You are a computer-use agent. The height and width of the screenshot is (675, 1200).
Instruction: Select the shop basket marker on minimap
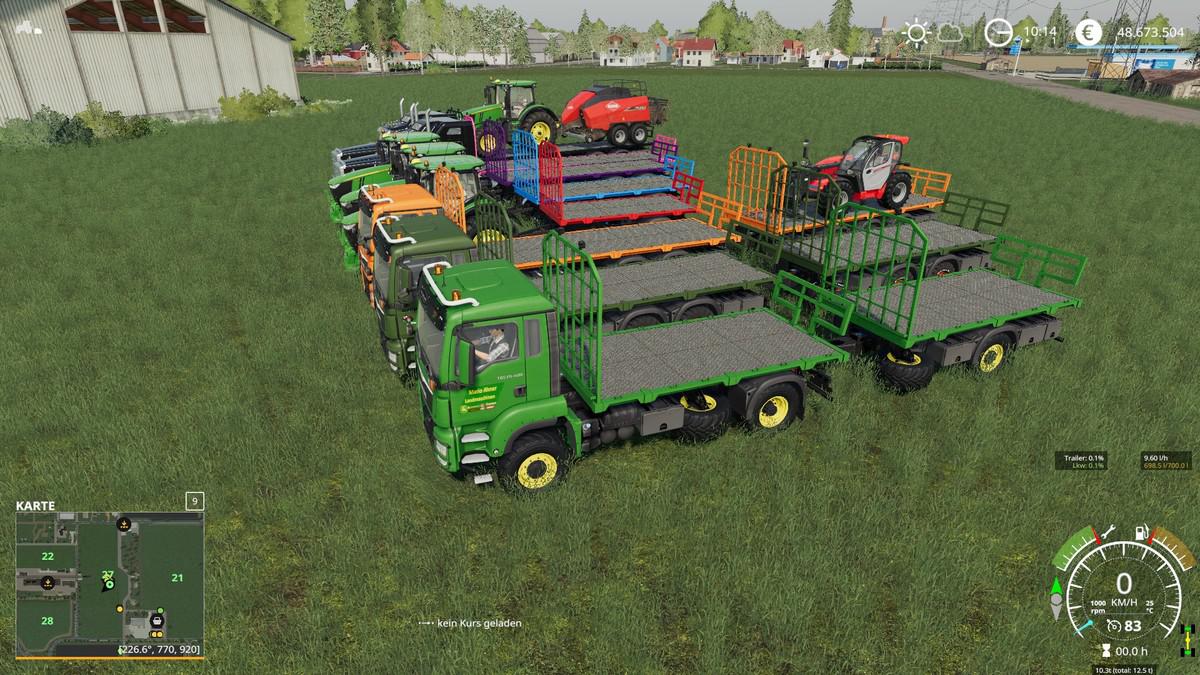tap(157, 622)
